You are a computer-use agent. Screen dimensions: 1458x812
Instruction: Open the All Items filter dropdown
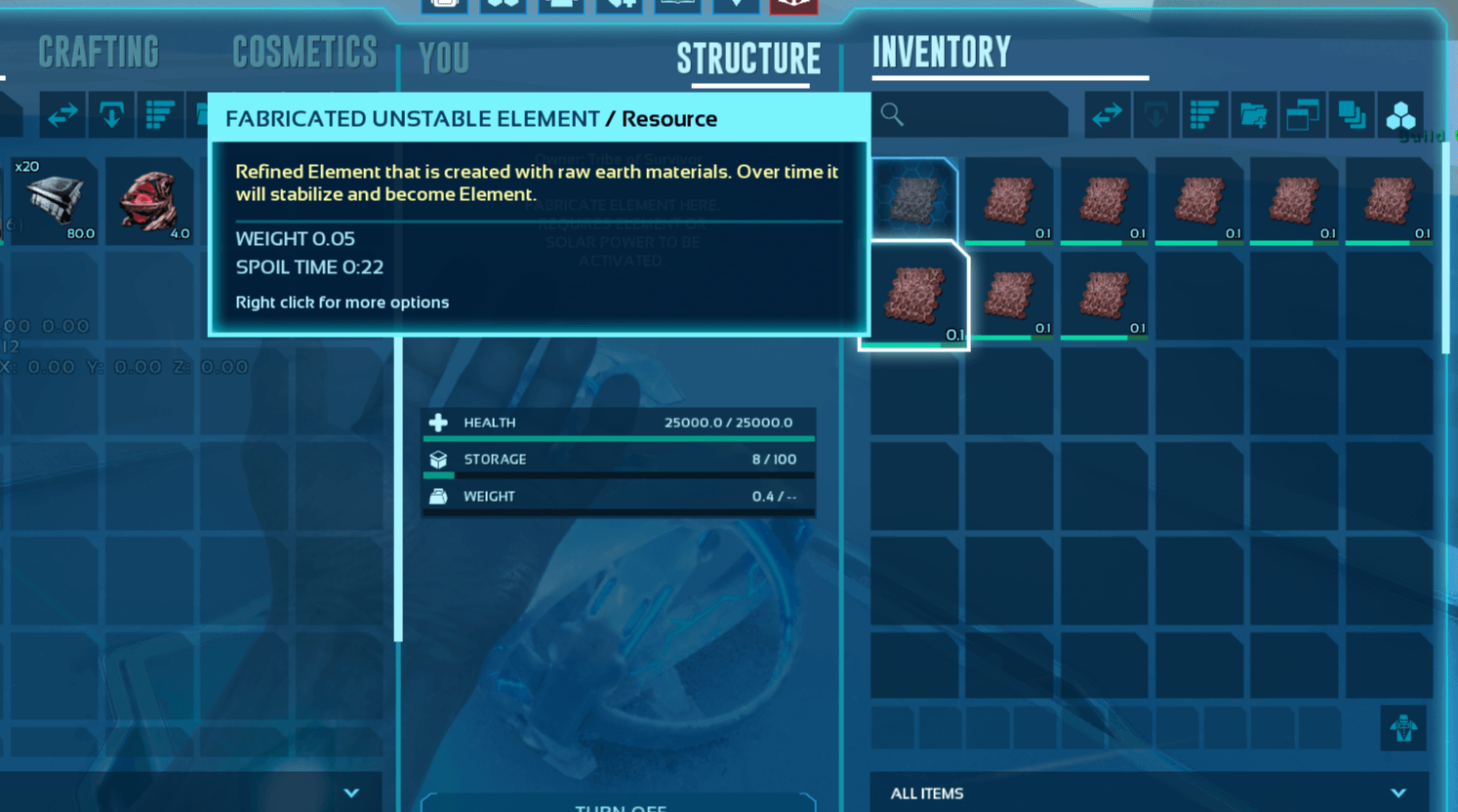(1149, 793)
